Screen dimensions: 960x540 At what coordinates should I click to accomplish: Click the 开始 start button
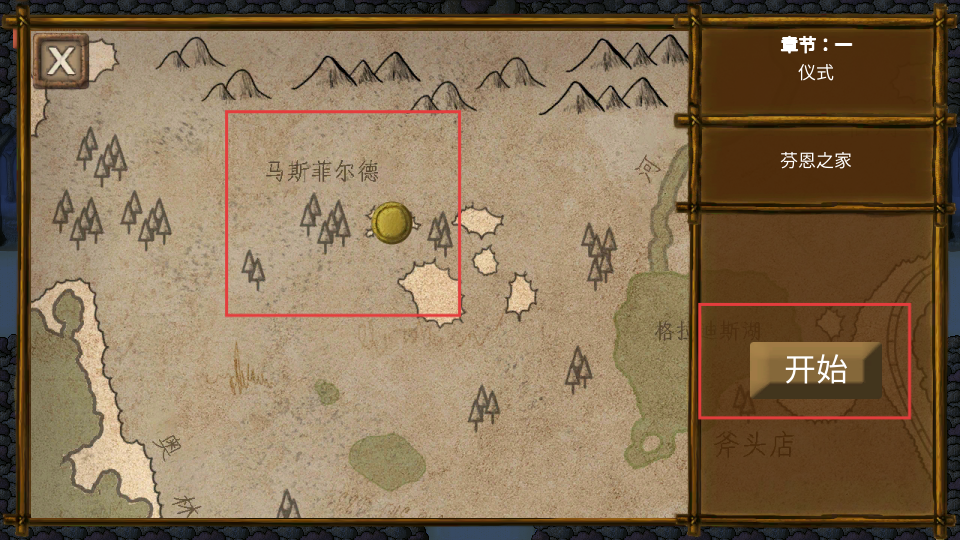coord(815,369)
